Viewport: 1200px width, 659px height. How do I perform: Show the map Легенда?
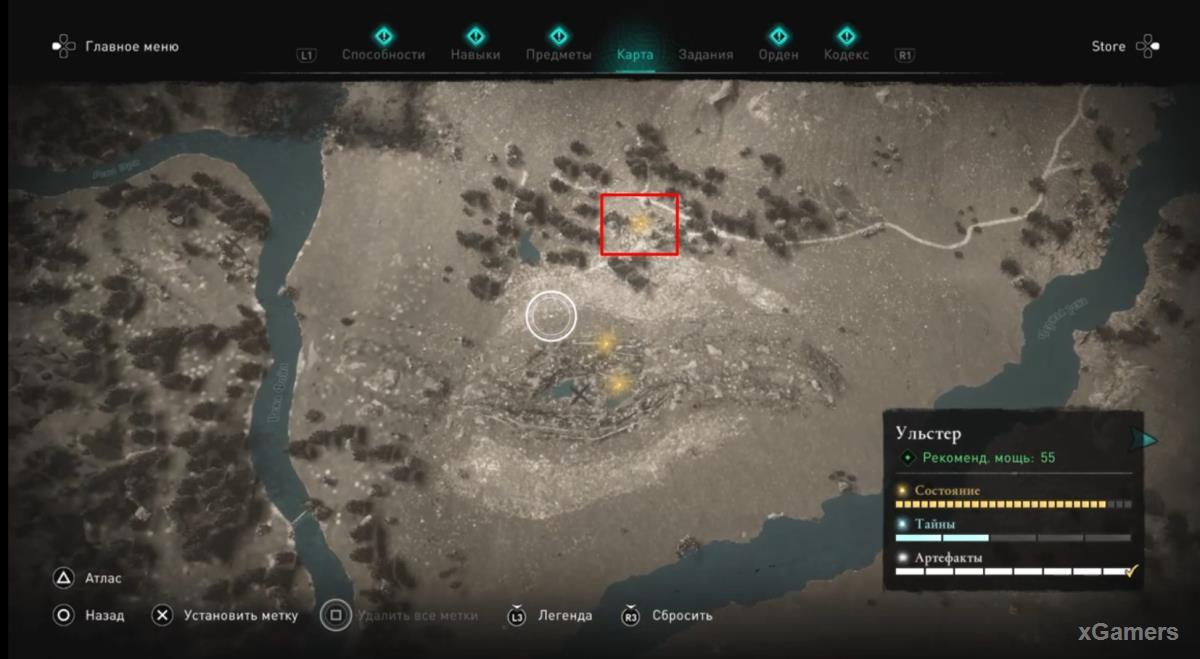pos(564,616)
